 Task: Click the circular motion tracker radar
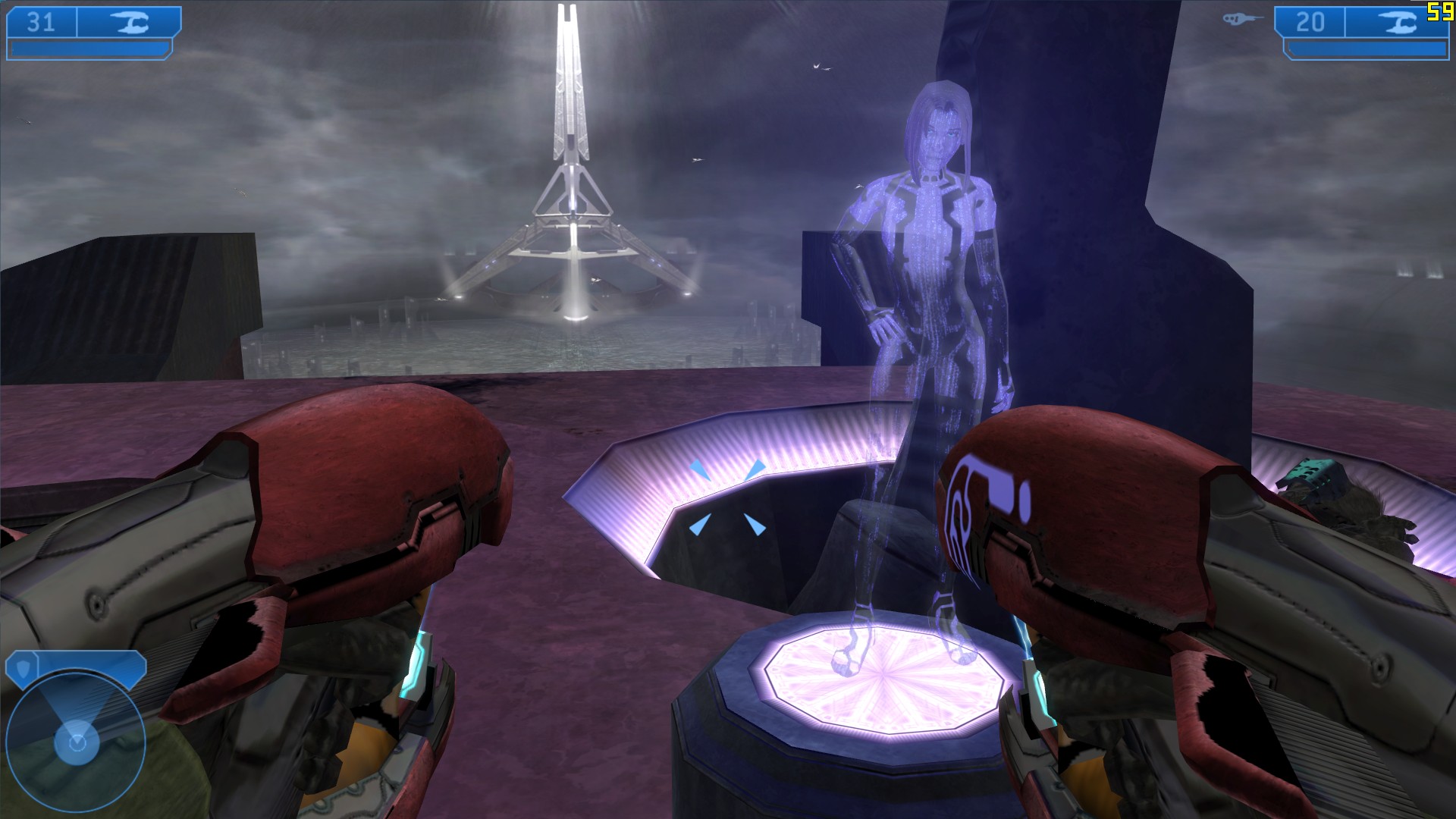[76, 740]
